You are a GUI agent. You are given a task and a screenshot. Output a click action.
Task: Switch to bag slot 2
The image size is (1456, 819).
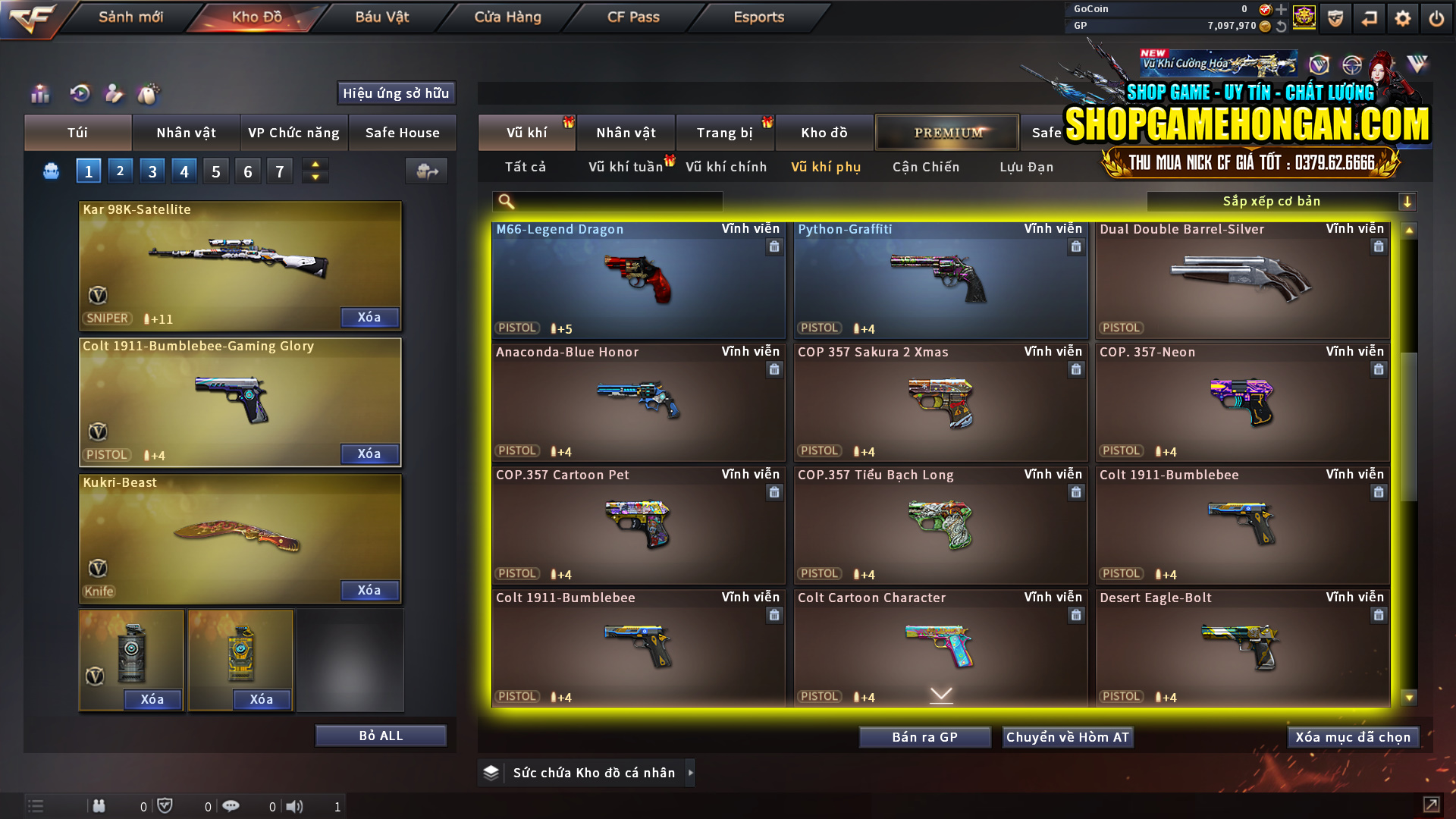[x=120, y=171]
